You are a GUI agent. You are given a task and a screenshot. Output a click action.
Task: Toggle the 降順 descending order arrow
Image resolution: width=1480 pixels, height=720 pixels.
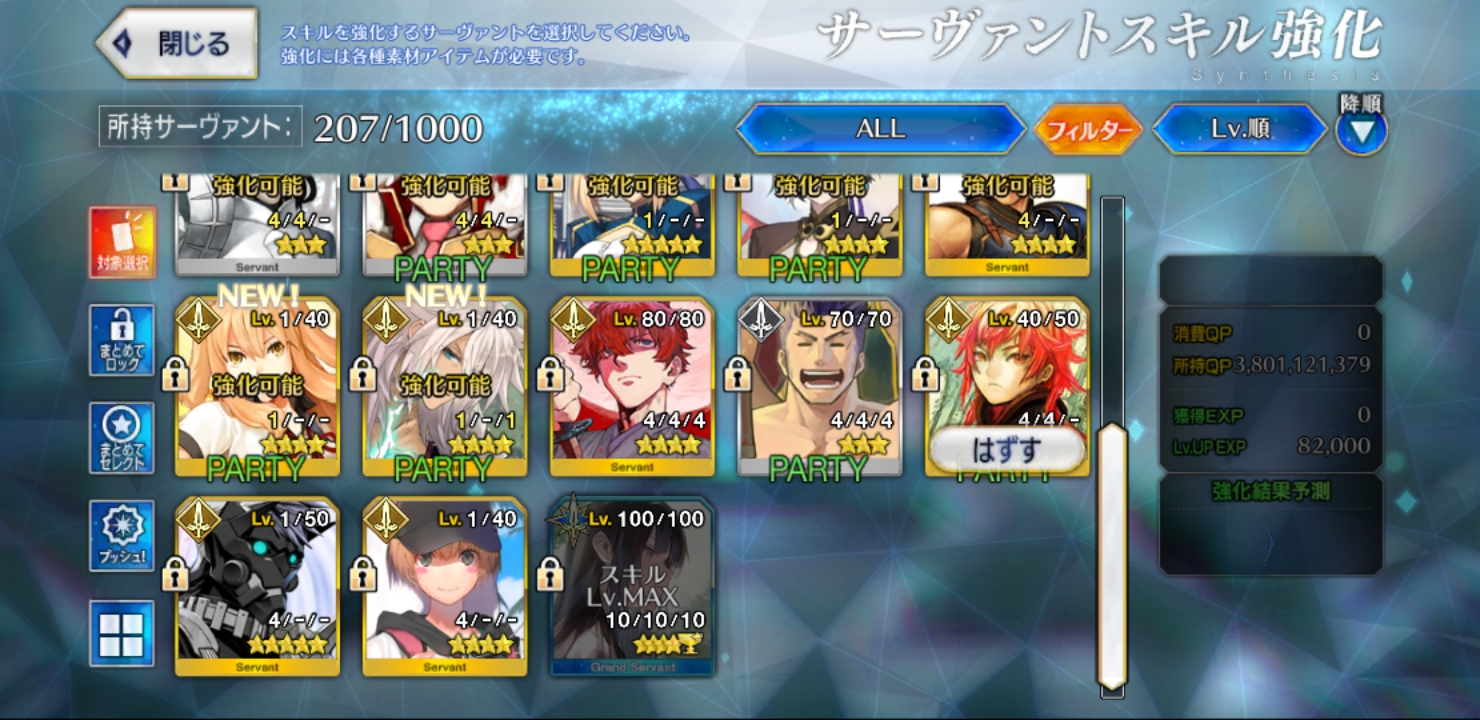tap(1362, 130)
